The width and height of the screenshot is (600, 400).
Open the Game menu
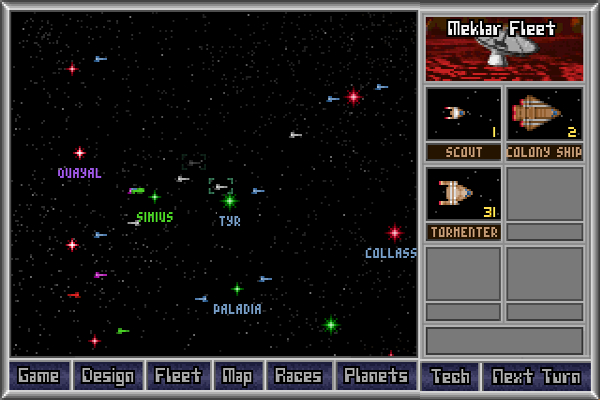point(39,377)
